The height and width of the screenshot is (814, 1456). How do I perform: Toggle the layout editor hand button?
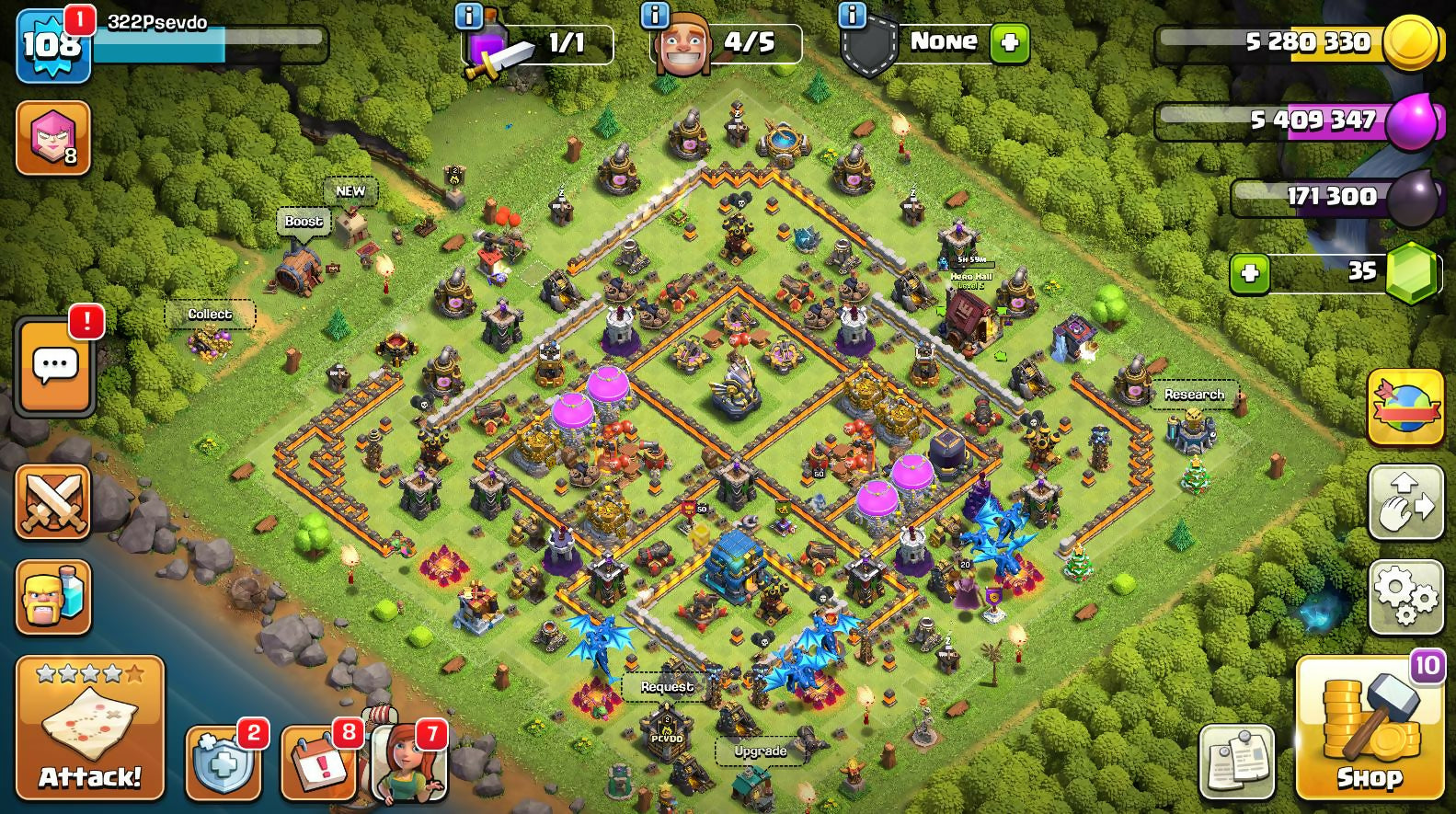coord(1405,501)
